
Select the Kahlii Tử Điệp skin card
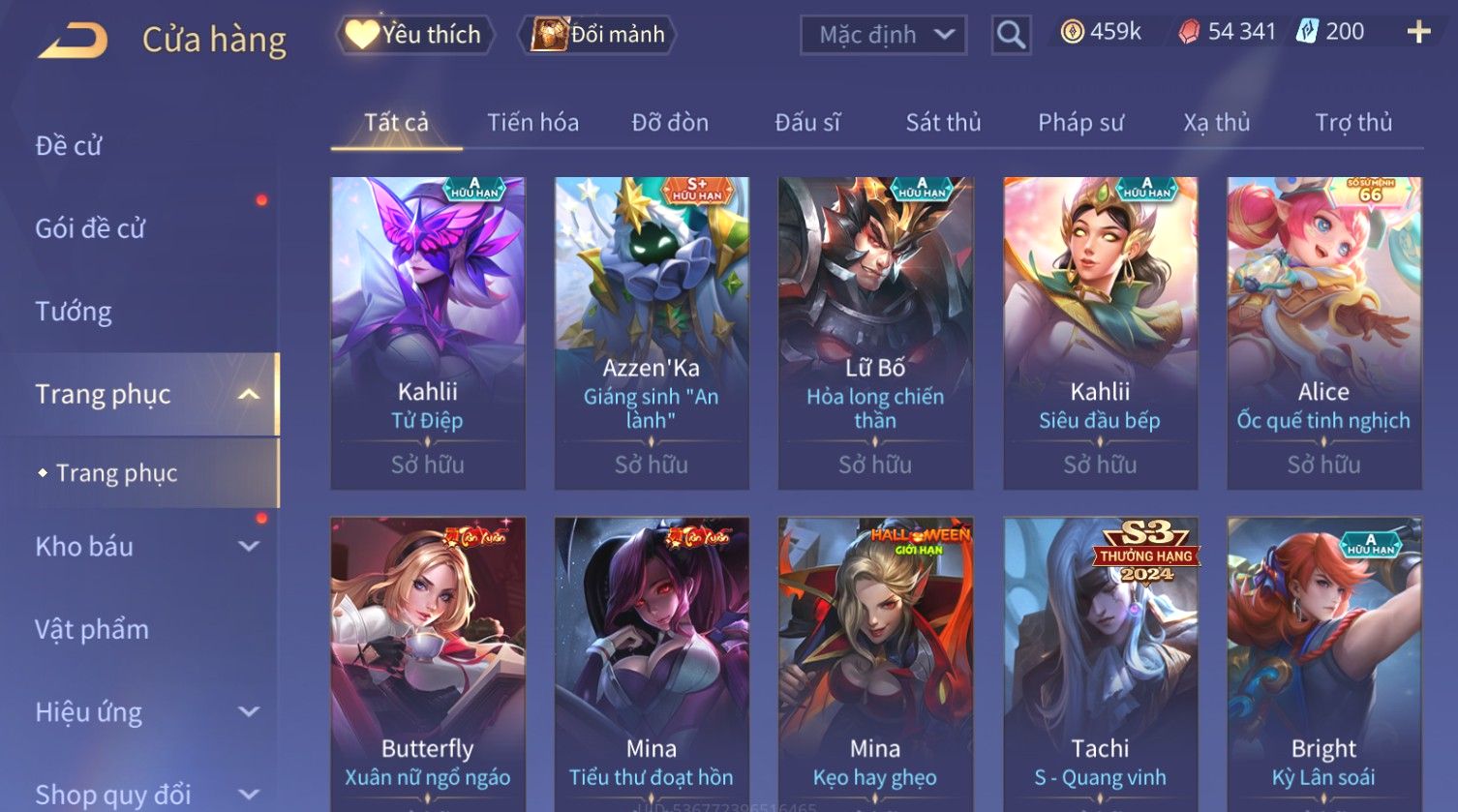428,332
